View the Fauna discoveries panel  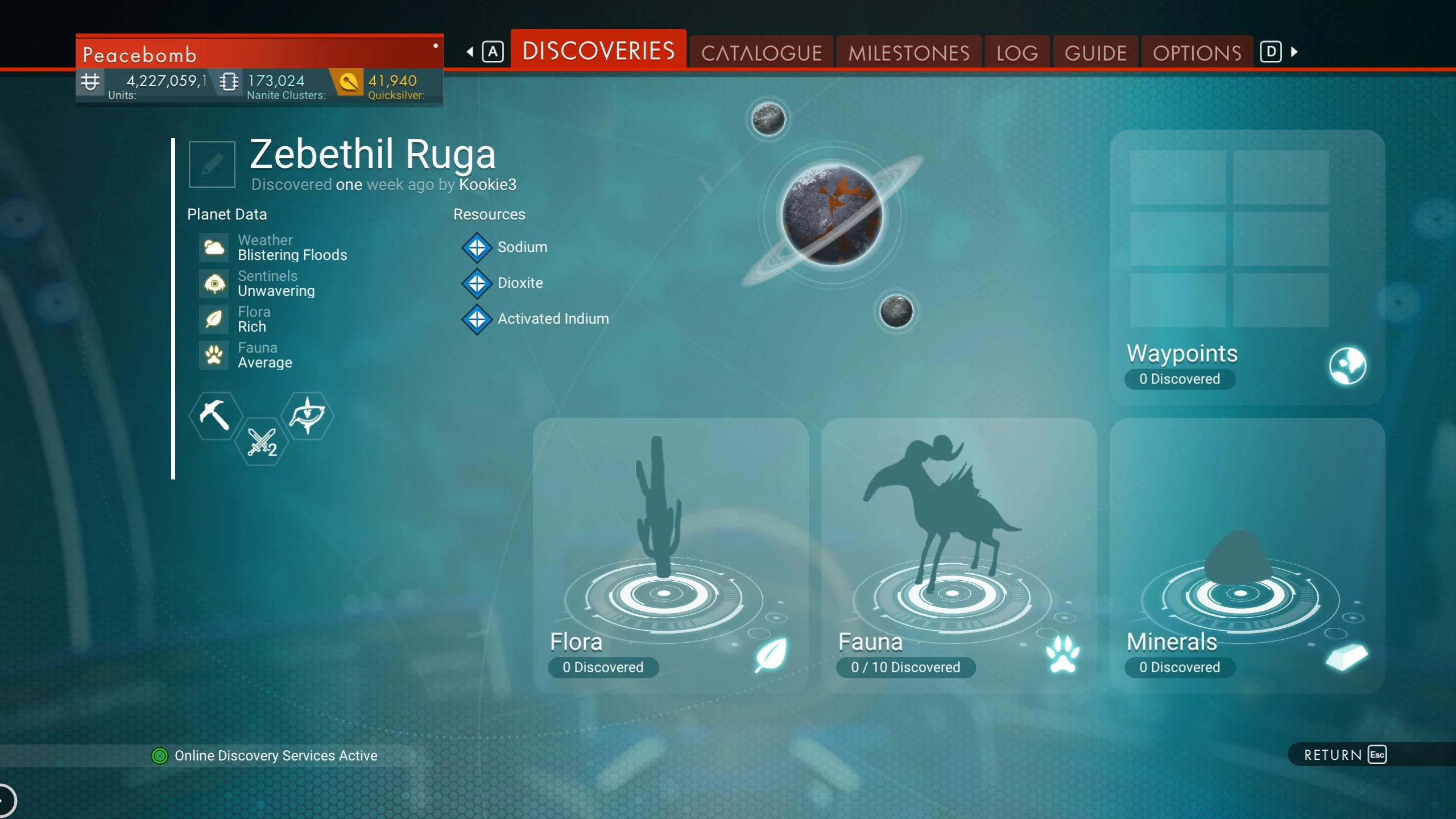pos(958,555)
